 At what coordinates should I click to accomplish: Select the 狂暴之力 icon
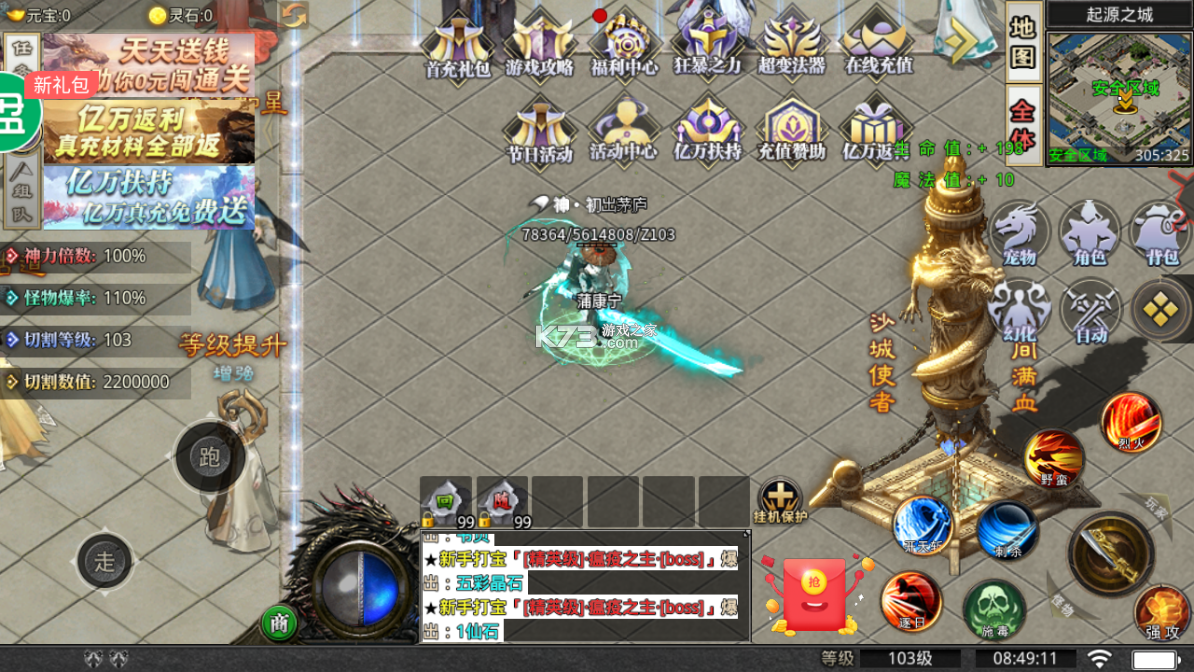pos(707,44)
